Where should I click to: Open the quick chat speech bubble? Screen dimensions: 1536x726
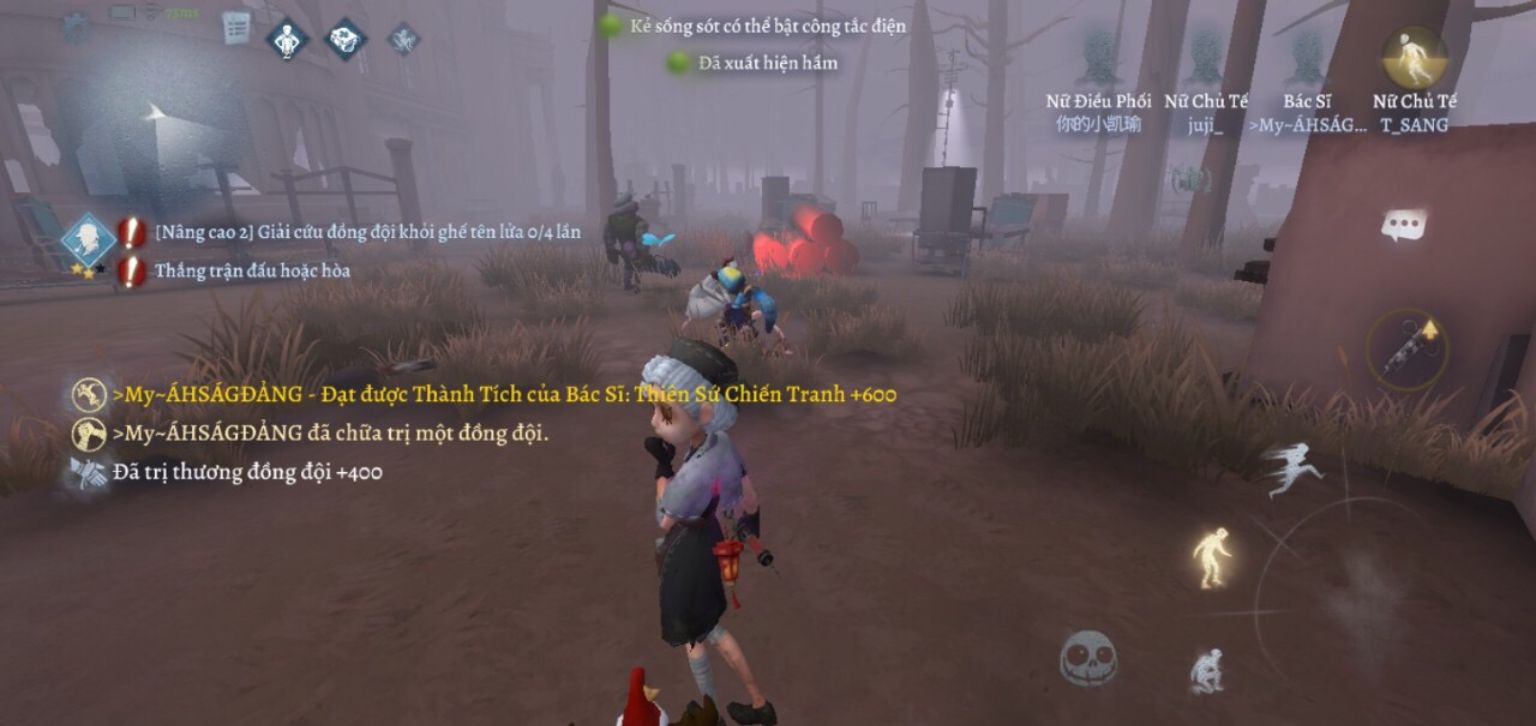[x=1404, y=225]
